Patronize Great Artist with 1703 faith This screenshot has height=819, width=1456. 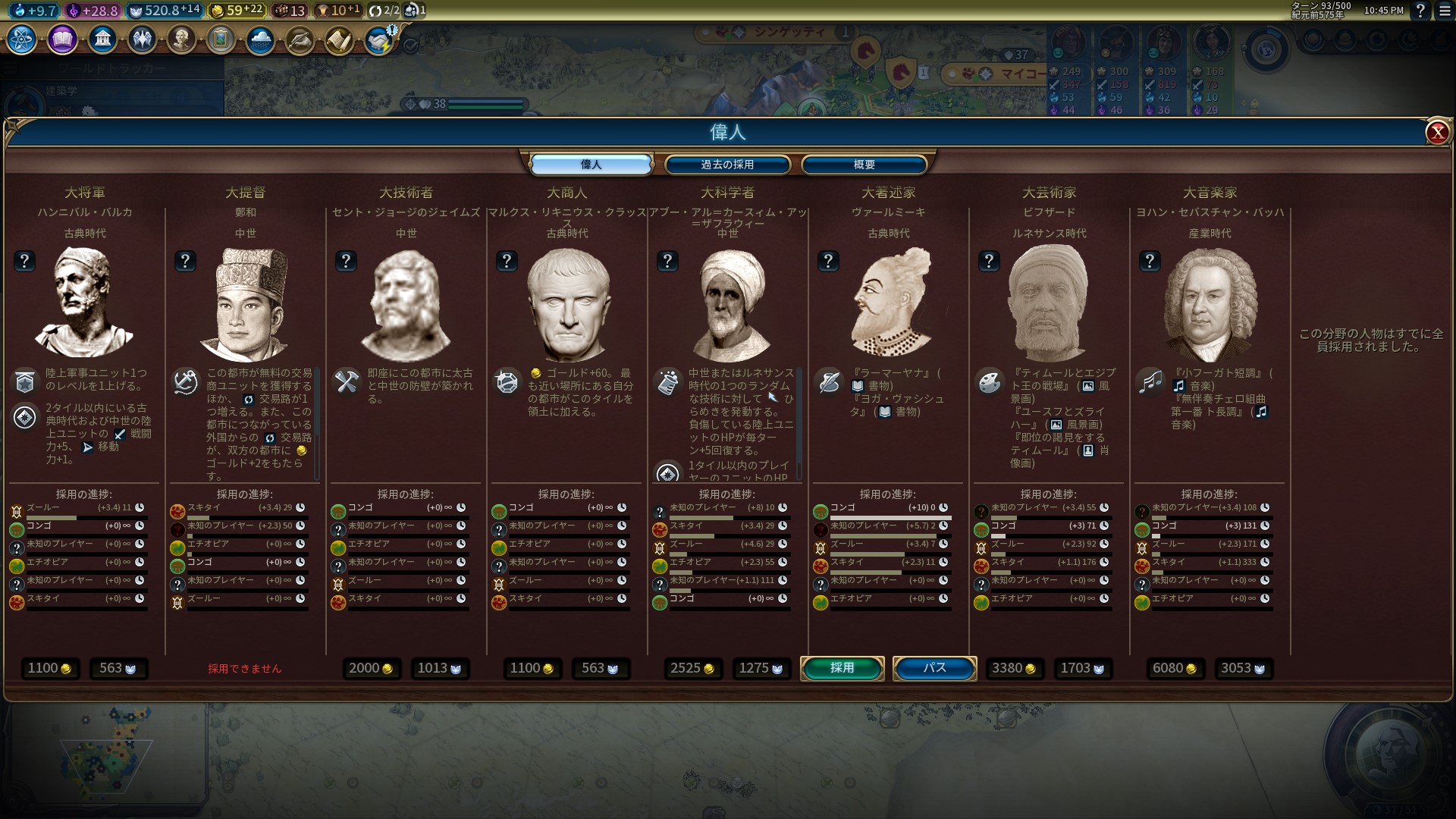[1082, 668]
